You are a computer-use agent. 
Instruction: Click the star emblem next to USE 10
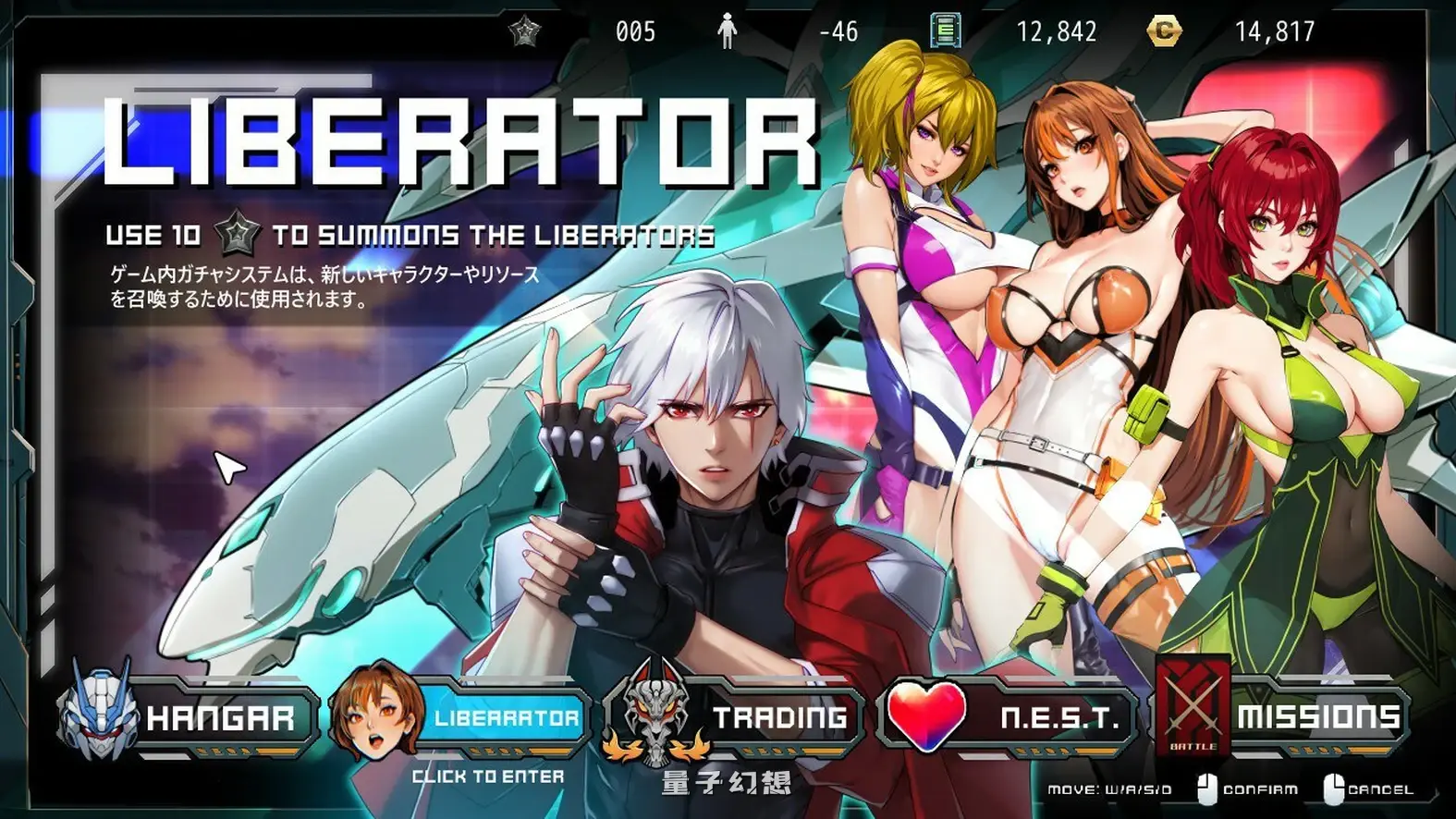[x=238, y=234]
